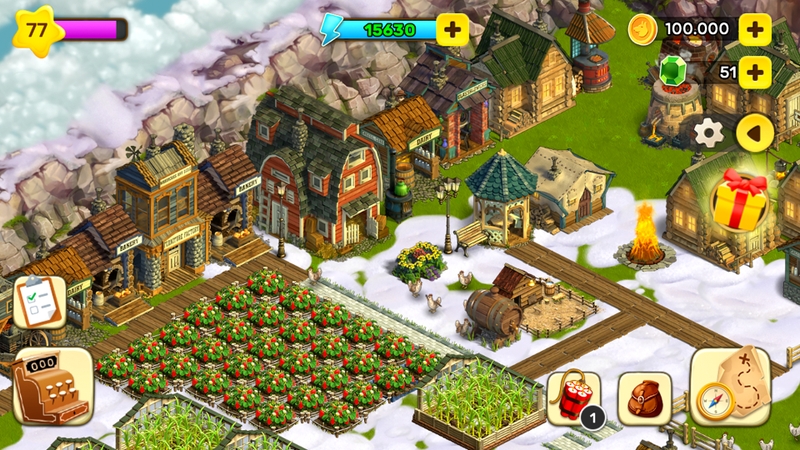Purchase more emeralds with the plus button
The height and width of the screenshot is (450, 800).
tap(754, 71)
